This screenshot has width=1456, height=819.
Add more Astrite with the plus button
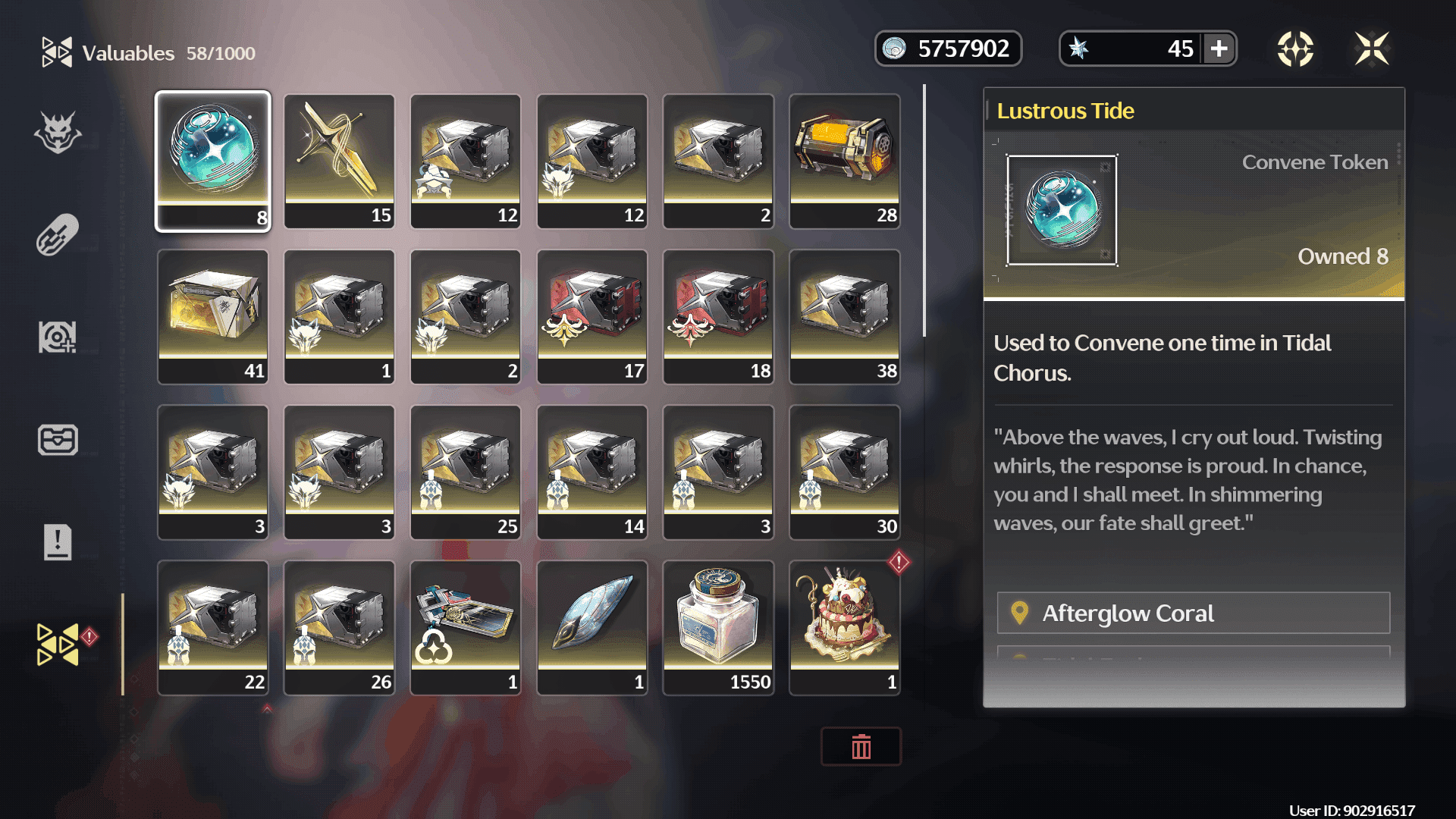[x=1219, y=49]
